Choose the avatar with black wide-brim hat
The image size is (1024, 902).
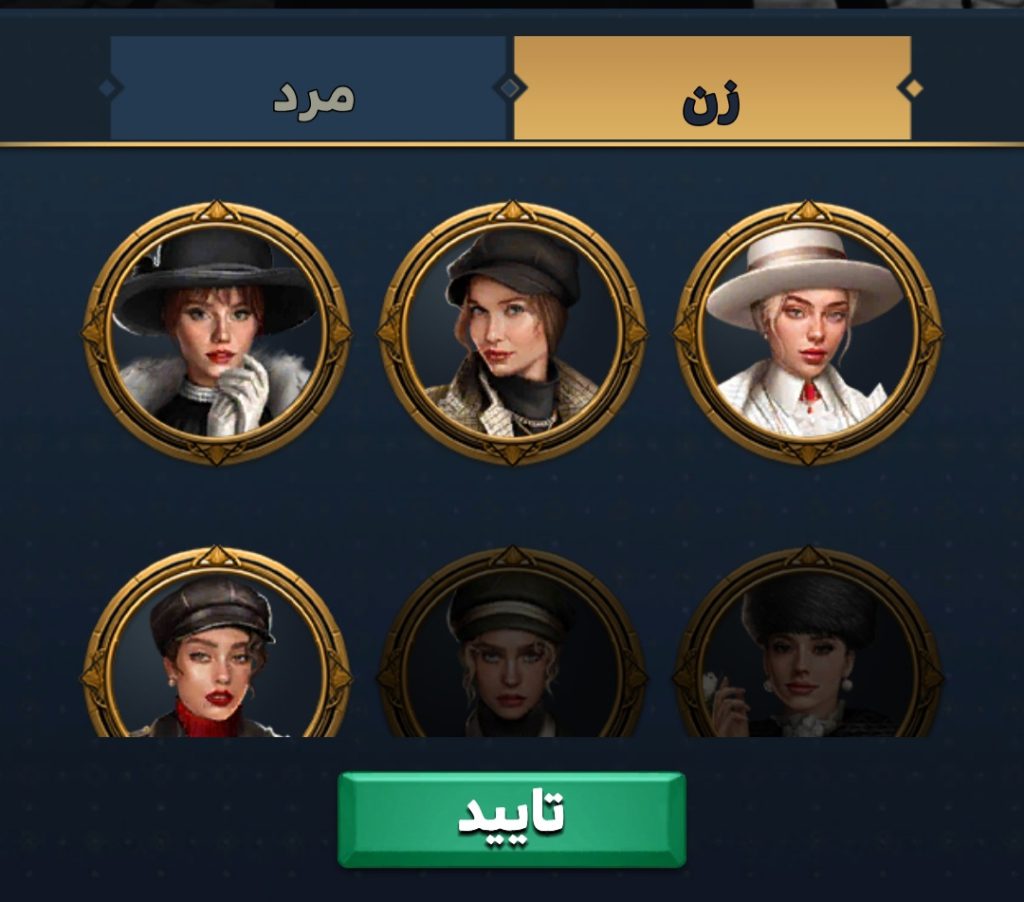(216, 332)
